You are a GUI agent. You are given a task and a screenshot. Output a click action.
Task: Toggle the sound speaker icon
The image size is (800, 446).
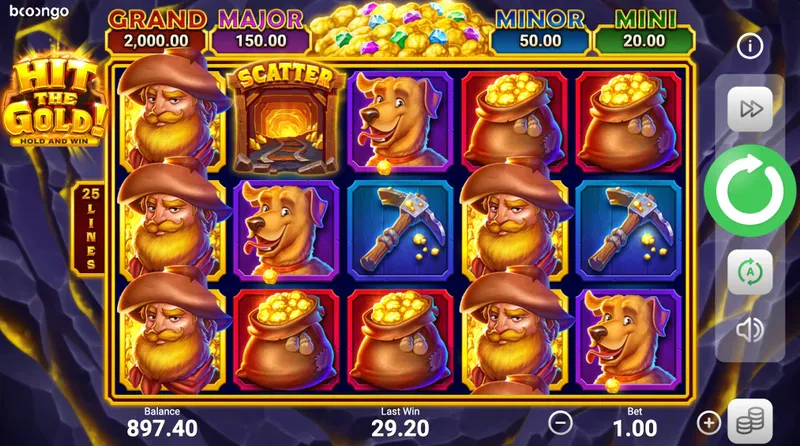click(x=749, y=328)
